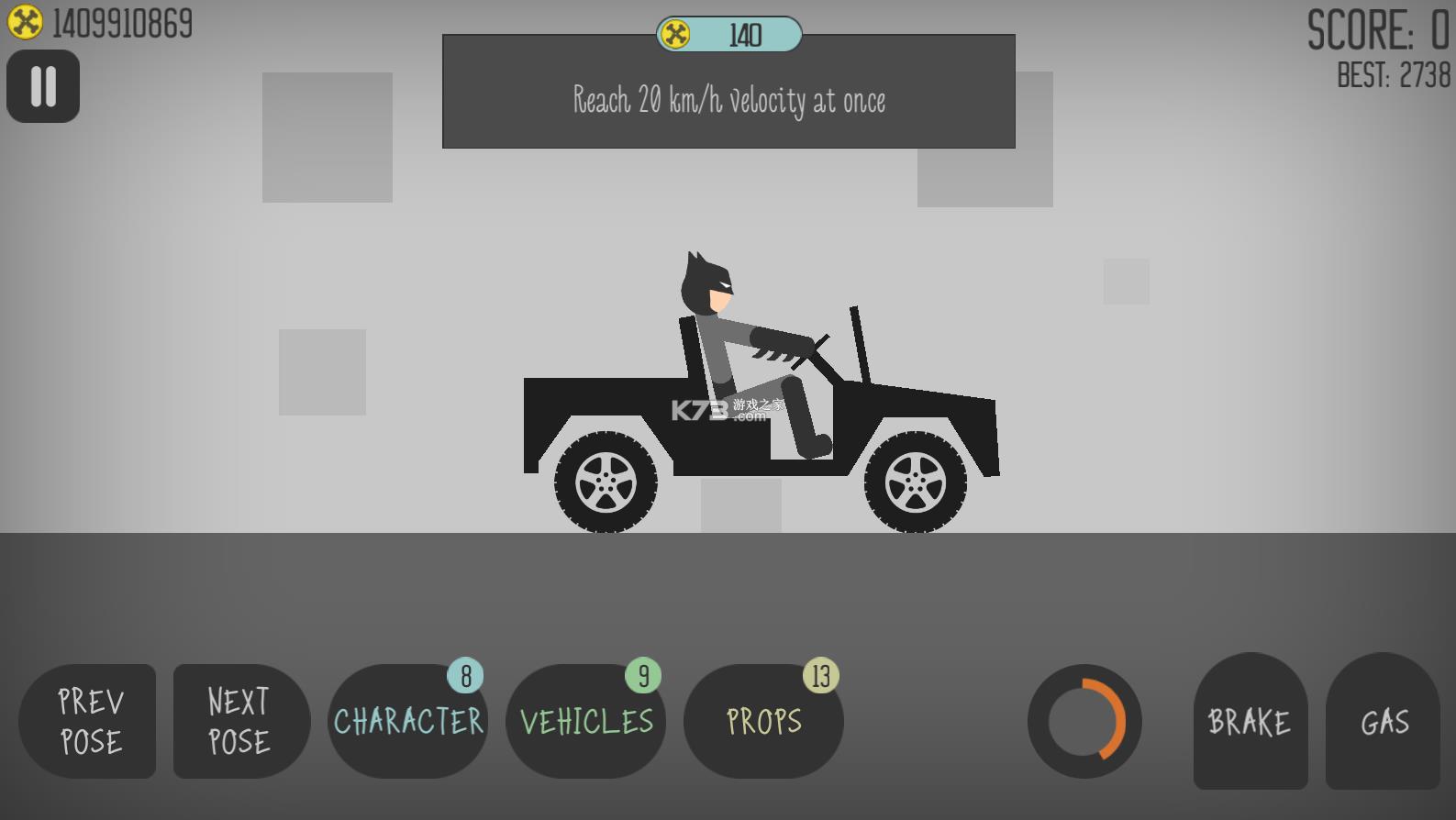Choose the next pose
1456x820 pixels.
pyautogui.click(x=240, y=721)
